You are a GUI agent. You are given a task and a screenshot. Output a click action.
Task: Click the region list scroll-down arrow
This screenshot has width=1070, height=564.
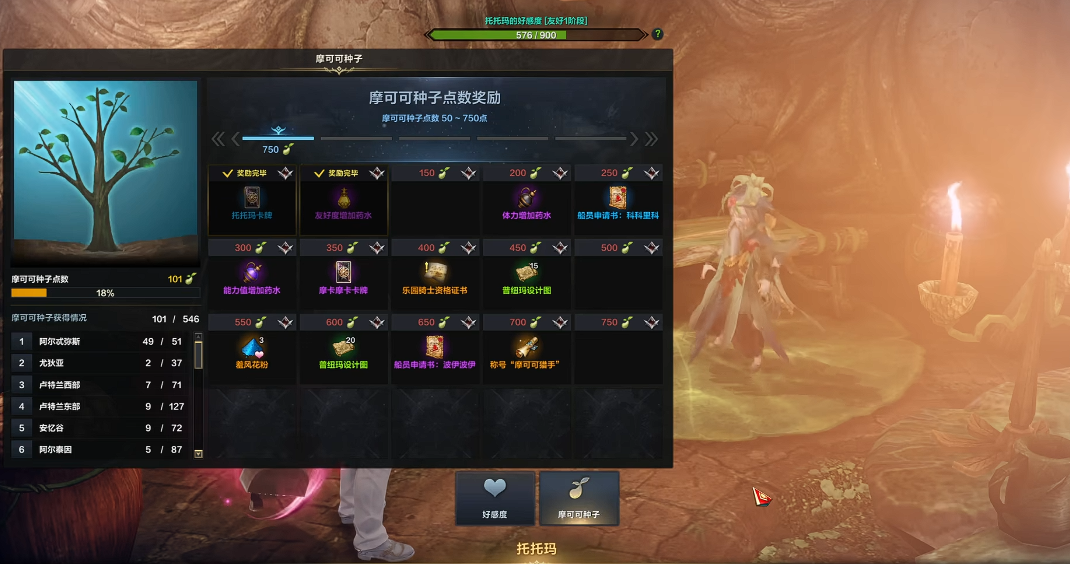click(x=198, y=453)
